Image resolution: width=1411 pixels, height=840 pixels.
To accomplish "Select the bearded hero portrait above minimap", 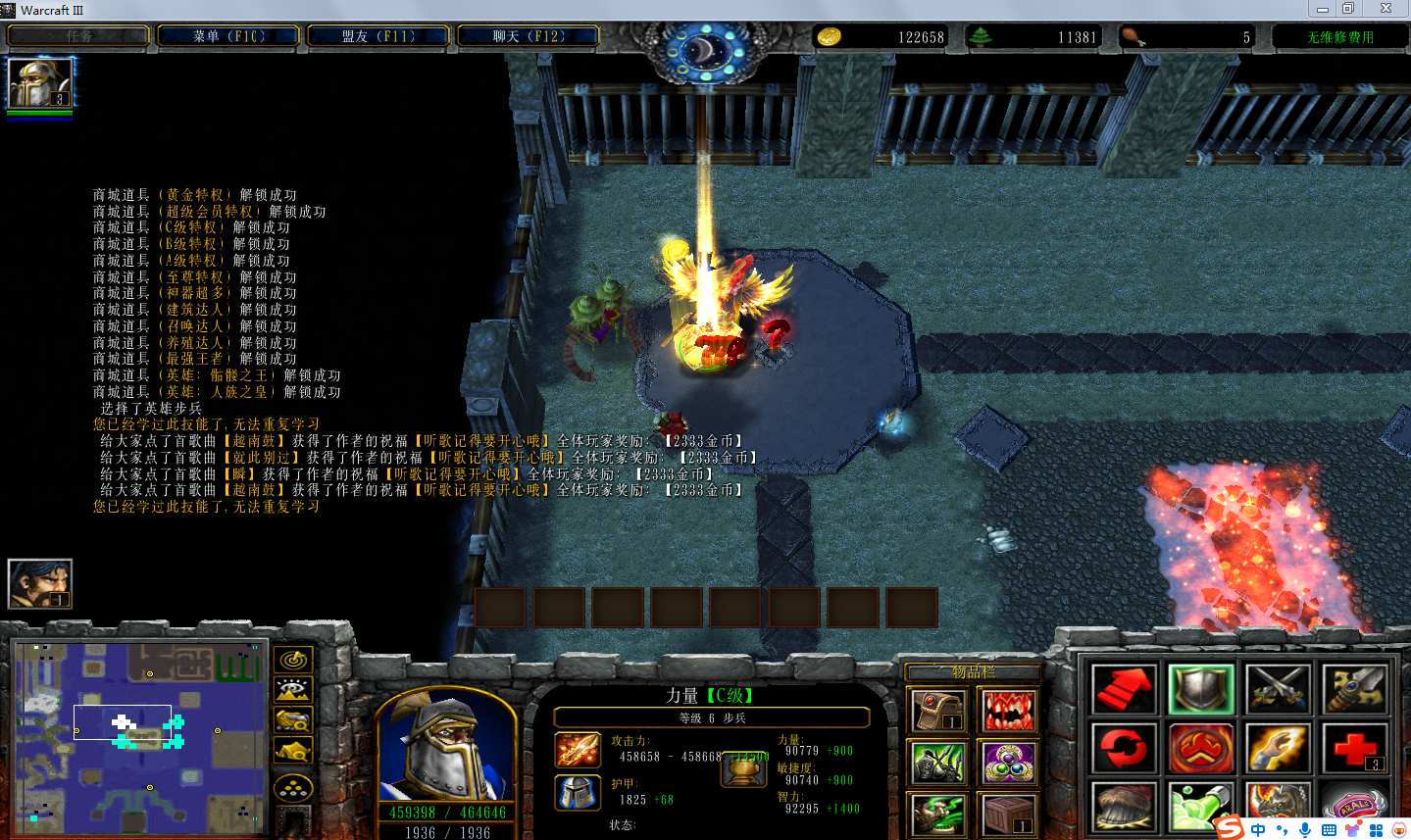I will [40, 583].
